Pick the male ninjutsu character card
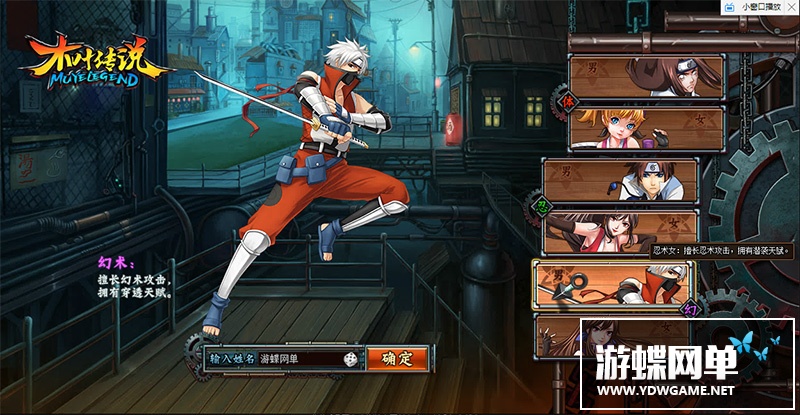This screenshot has width=800, height=415. pyautogui.click(x=620, y=179)
